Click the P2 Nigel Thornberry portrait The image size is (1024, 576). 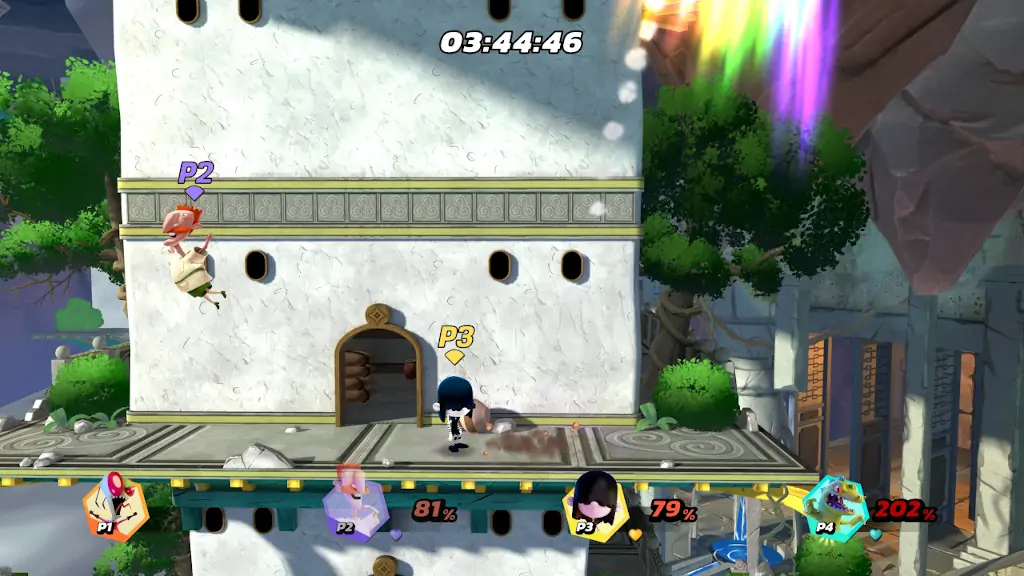tap(355, 509)
